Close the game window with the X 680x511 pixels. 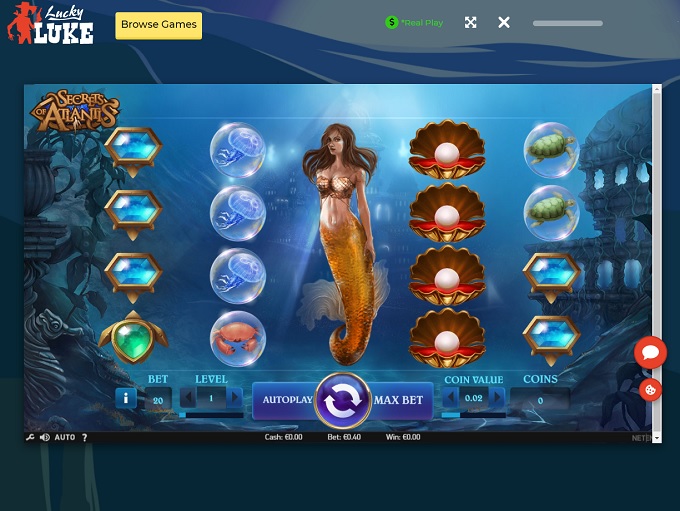pyautogui.click(x=504, y=22)
